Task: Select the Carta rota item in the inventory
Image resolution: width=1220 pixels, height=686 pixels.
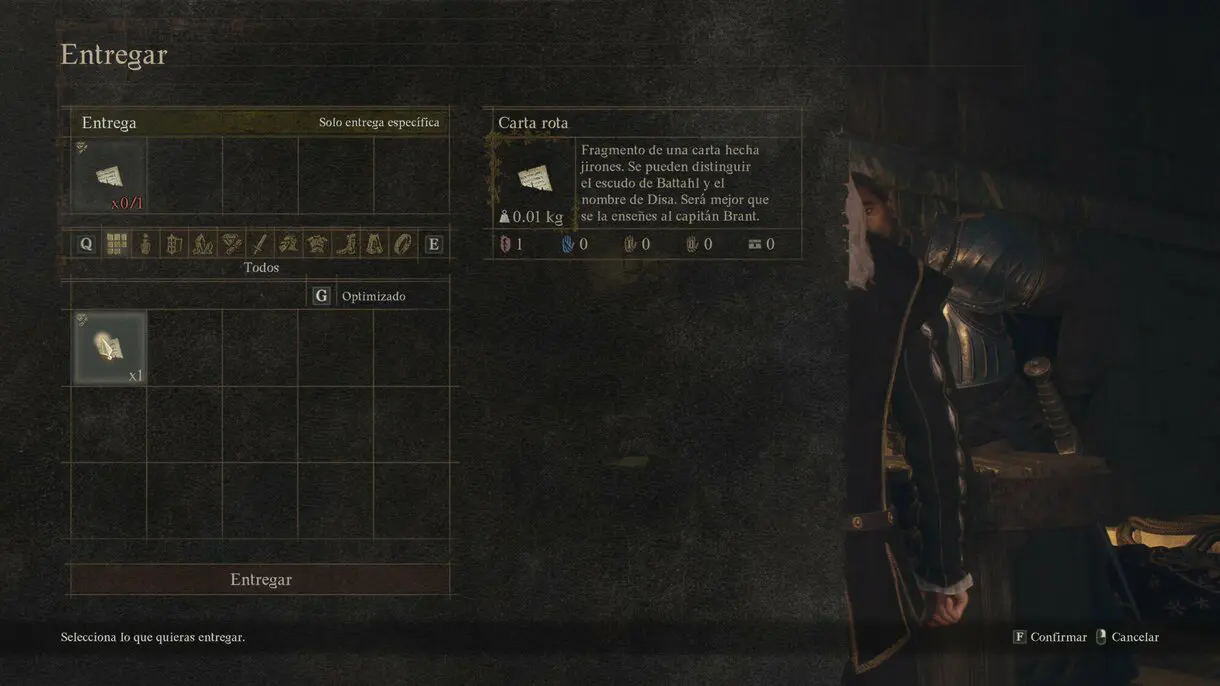Action: point(109,348)
